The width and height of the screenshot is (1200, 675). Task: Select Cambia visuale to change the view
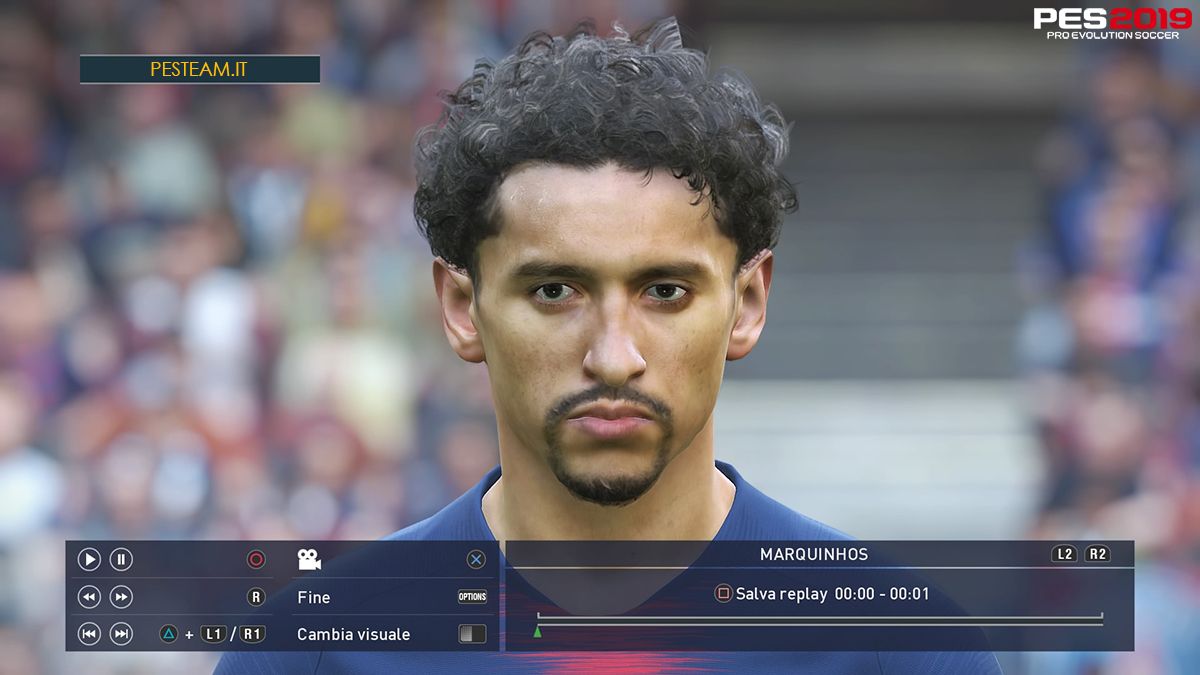coord(353,634)
